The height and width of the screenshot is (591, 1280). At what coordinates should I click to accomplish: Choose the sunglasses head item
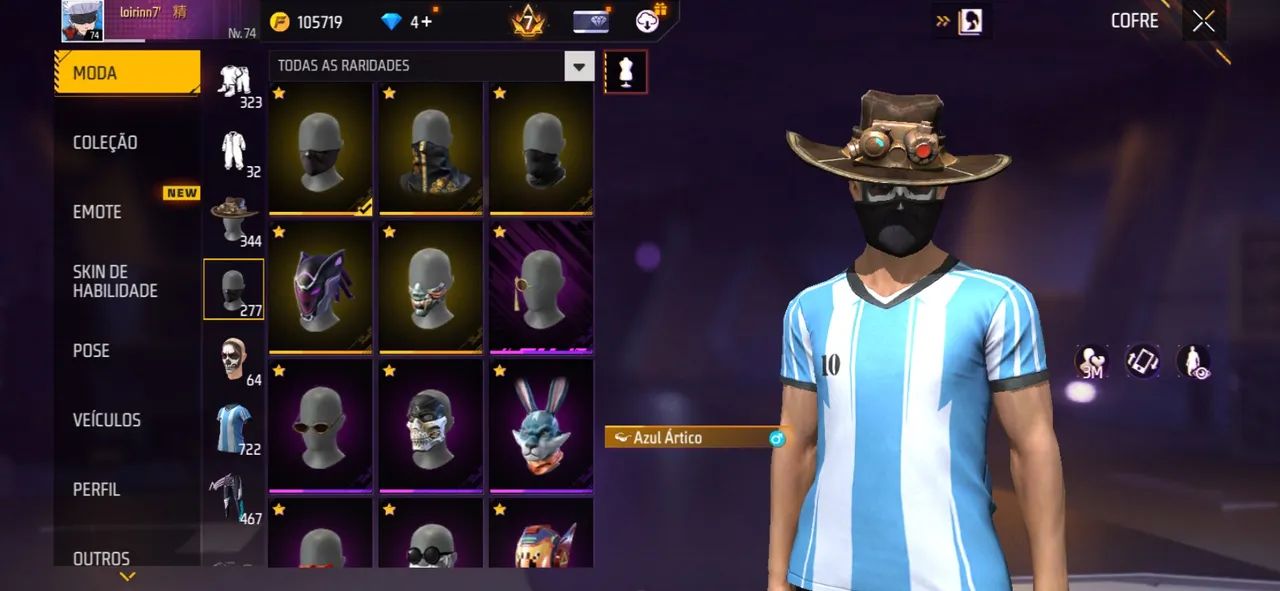click(x=320, y=425)
